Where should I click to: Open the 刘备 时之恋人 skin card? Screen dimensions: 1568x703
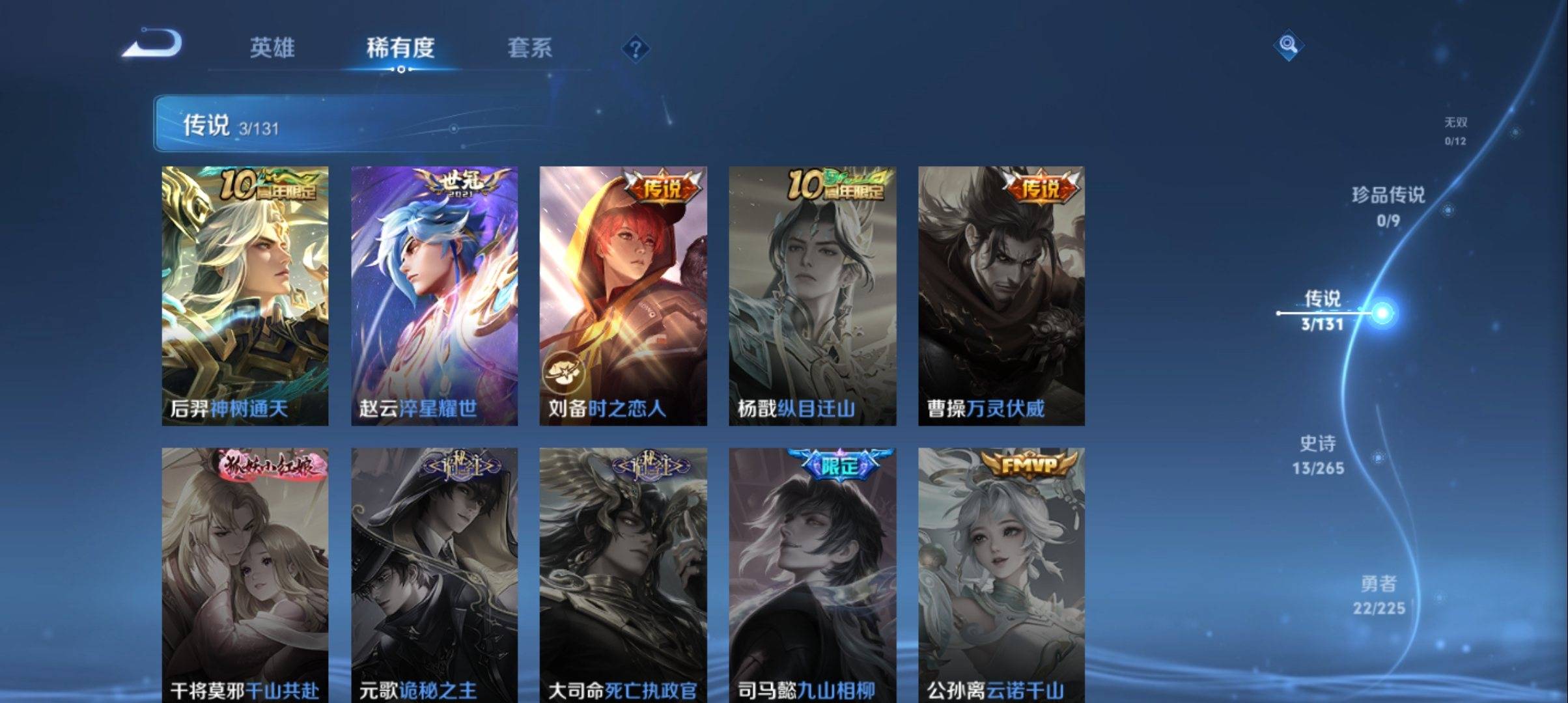click(x=623, y=296)
